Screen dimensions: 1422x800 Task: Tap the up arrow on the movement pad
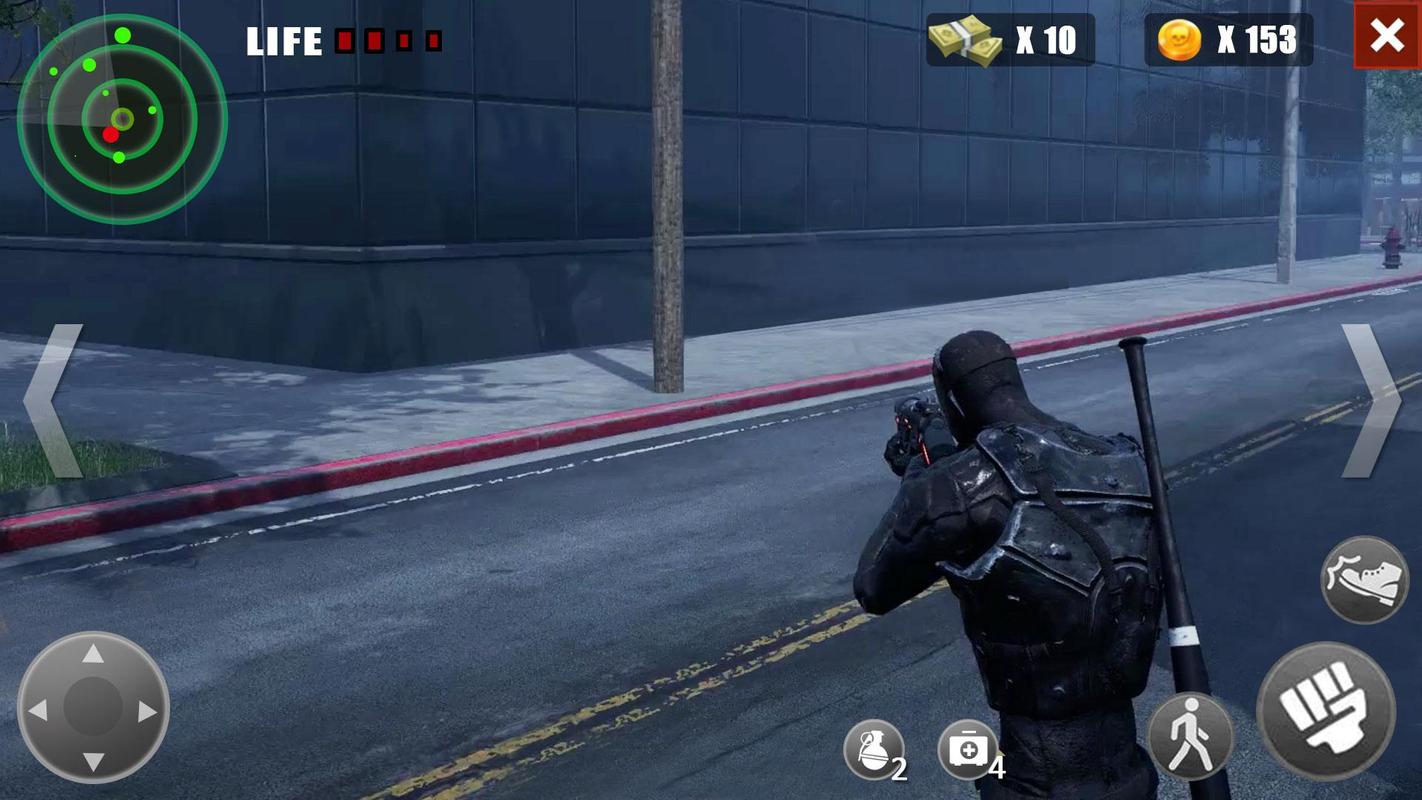pos(93,655)
